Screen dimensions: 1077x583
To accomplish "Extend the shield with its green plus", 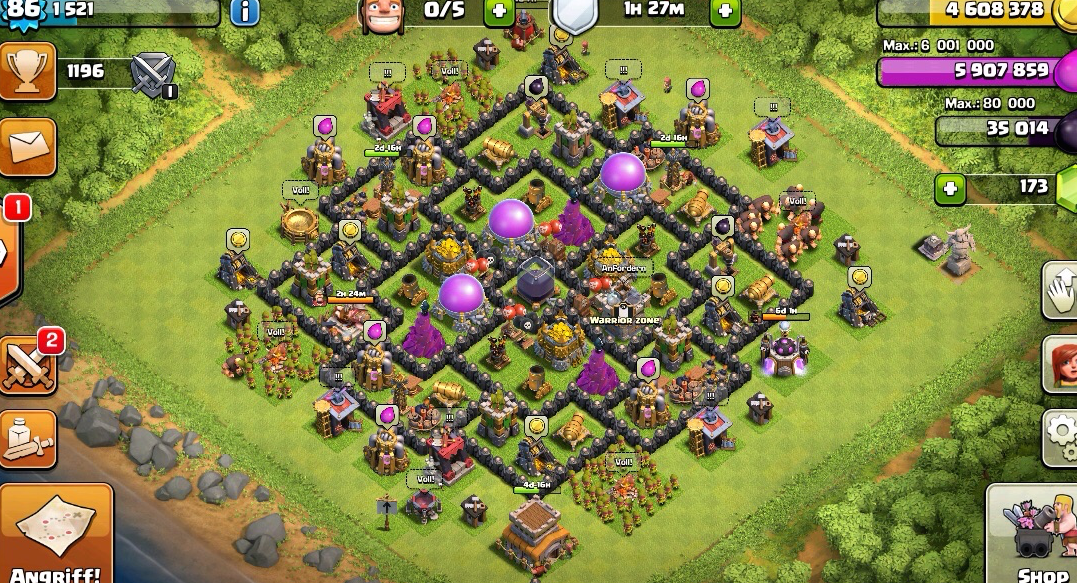I will coord(725,12).
